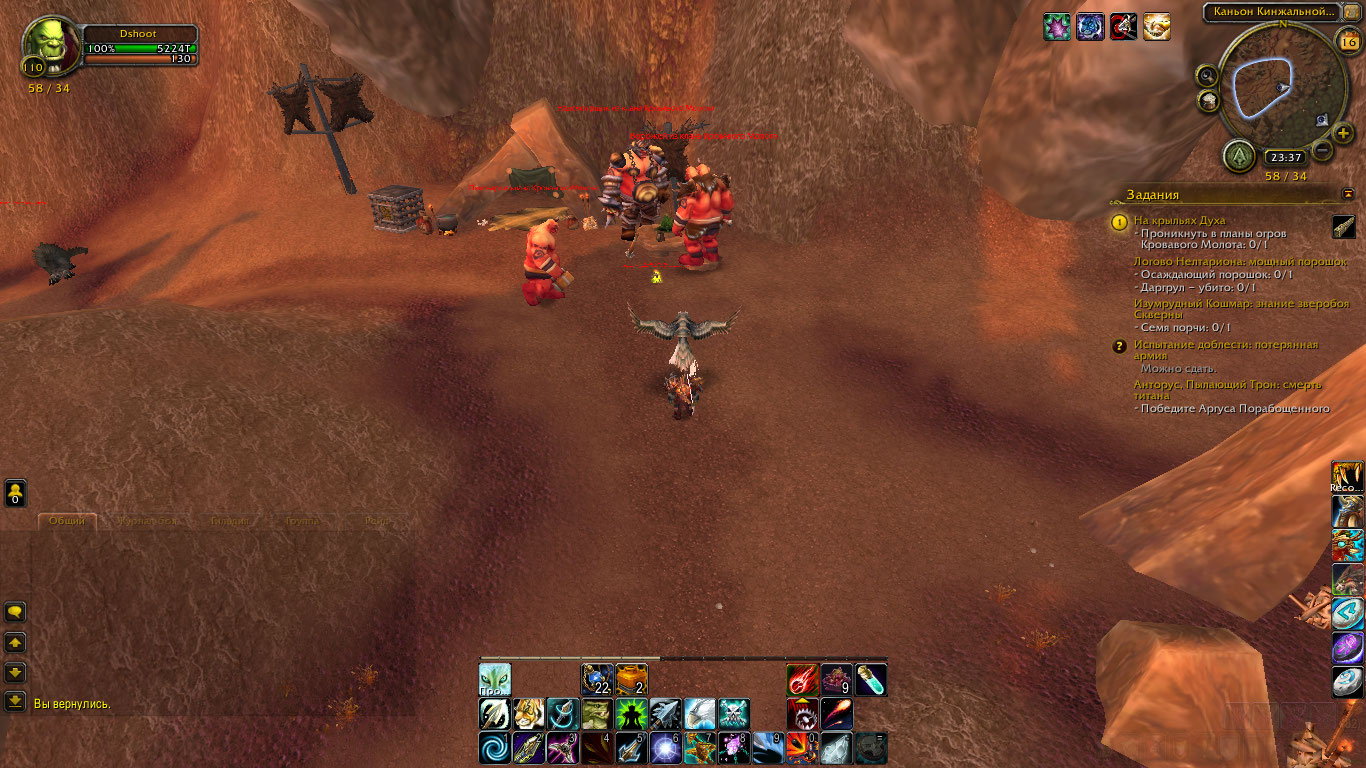Use the orange backpack item with count 2
1366x768 pixels.
(x=632, y=680)
